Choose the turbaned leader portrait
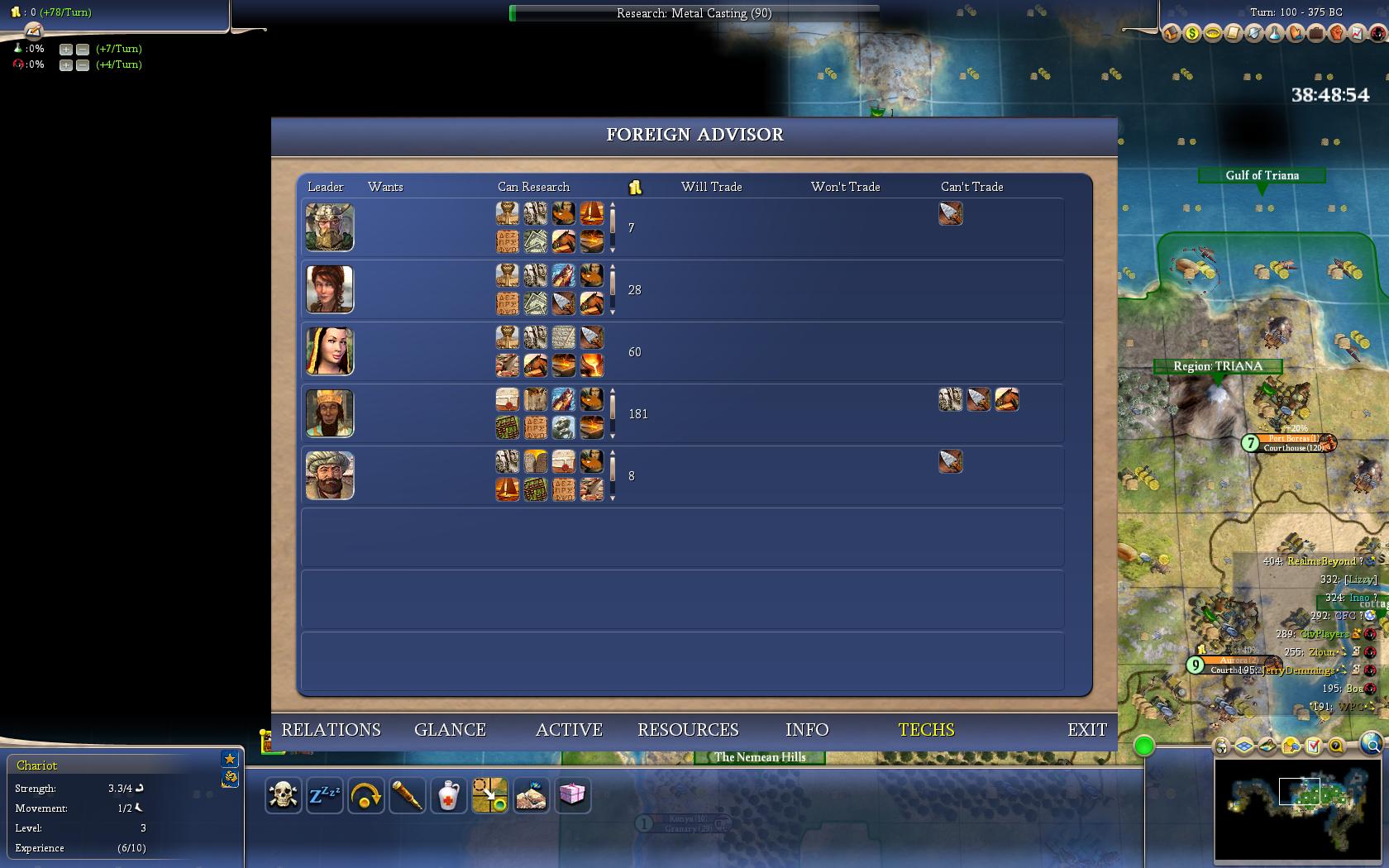1389x868 pixels. point(330,475)
